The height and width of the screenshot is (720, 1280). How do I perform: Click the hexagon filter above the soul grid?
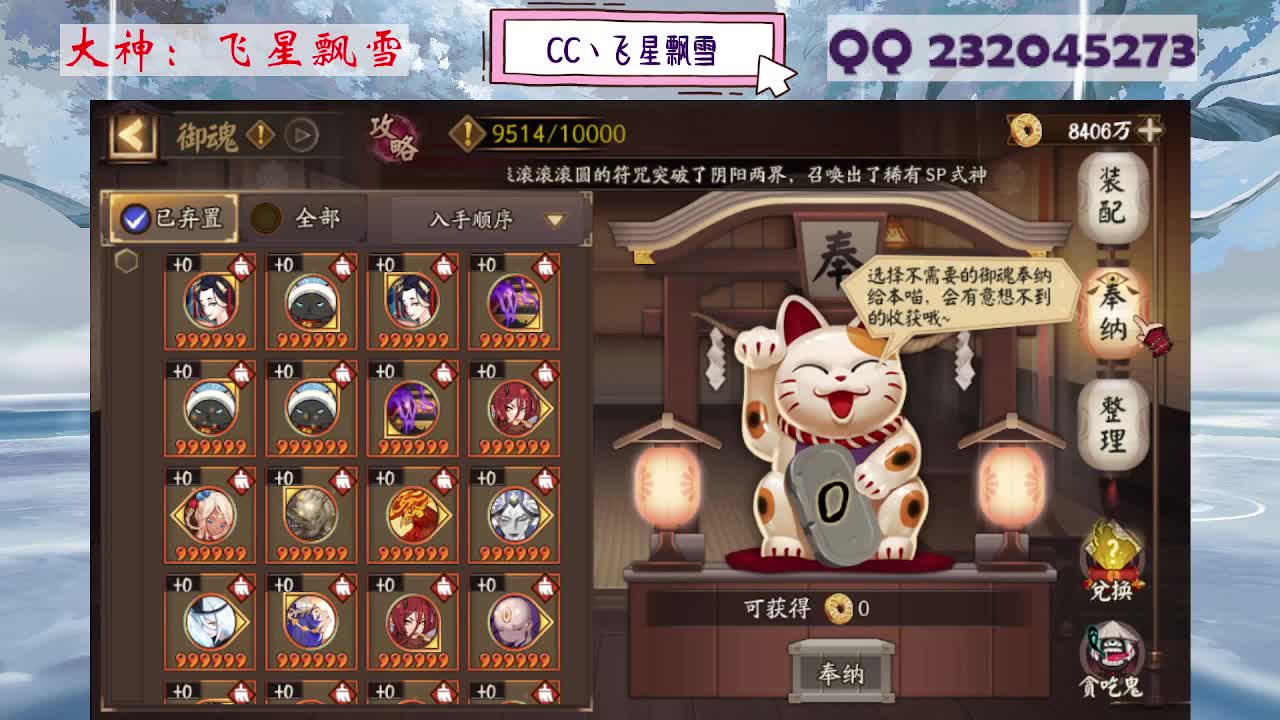(x=125, y=260)
